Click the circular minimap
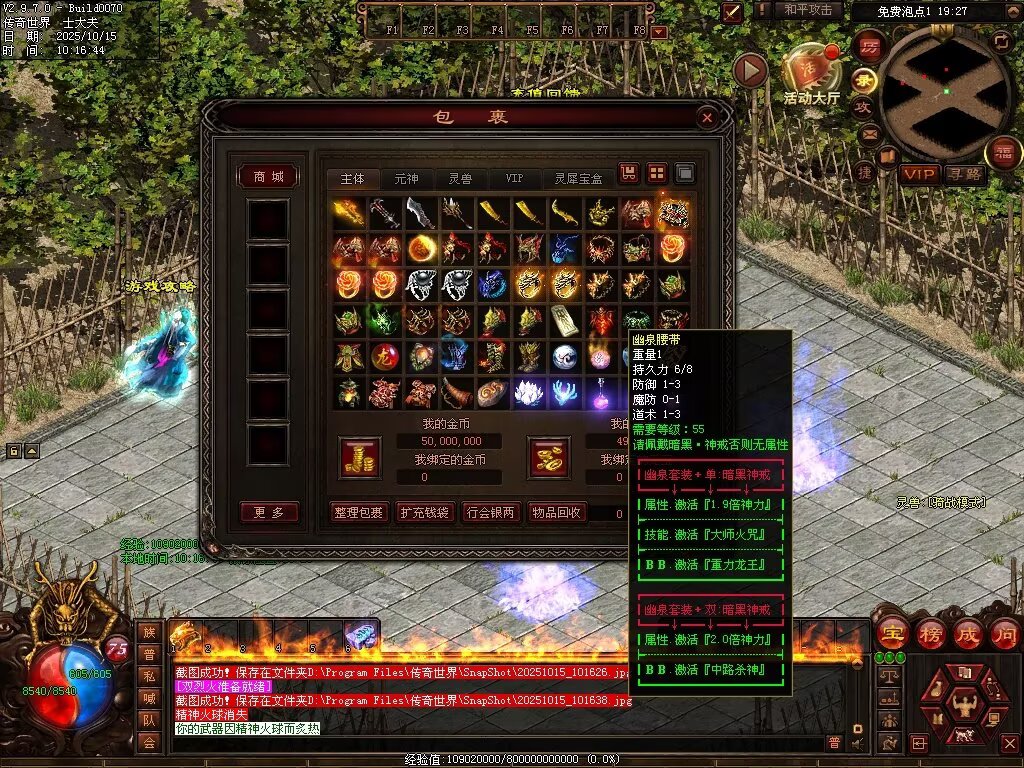 pyautogui.click(x=944, y=92)
